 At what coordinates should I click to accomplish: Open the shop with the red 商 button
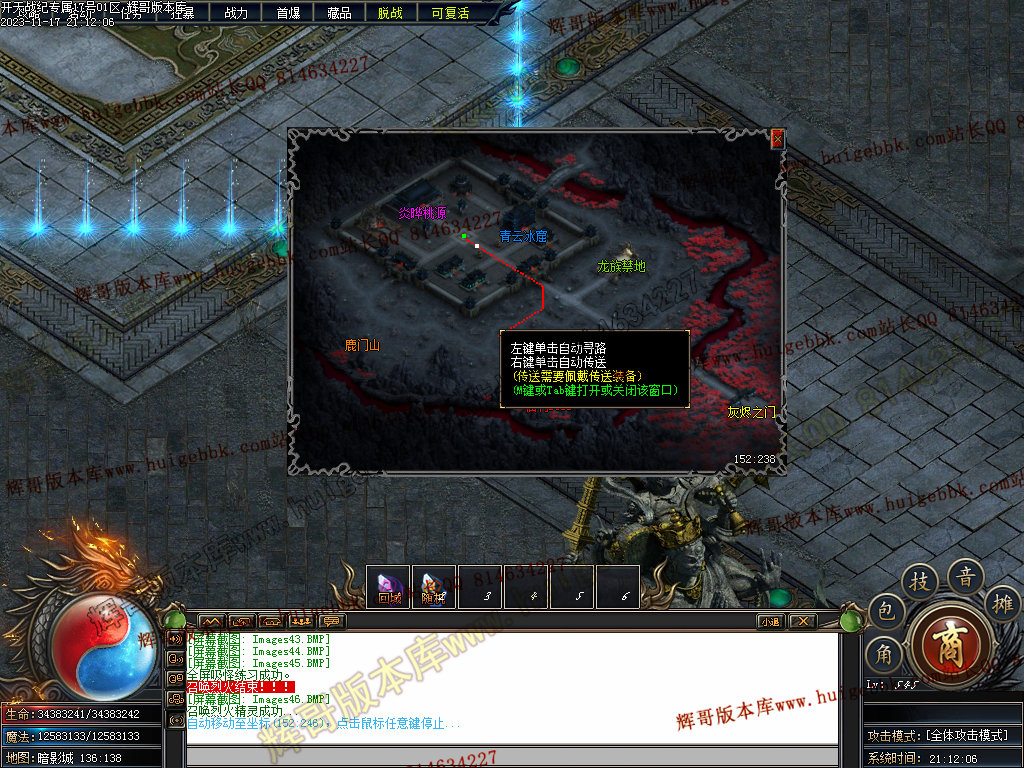coord(949,641)
